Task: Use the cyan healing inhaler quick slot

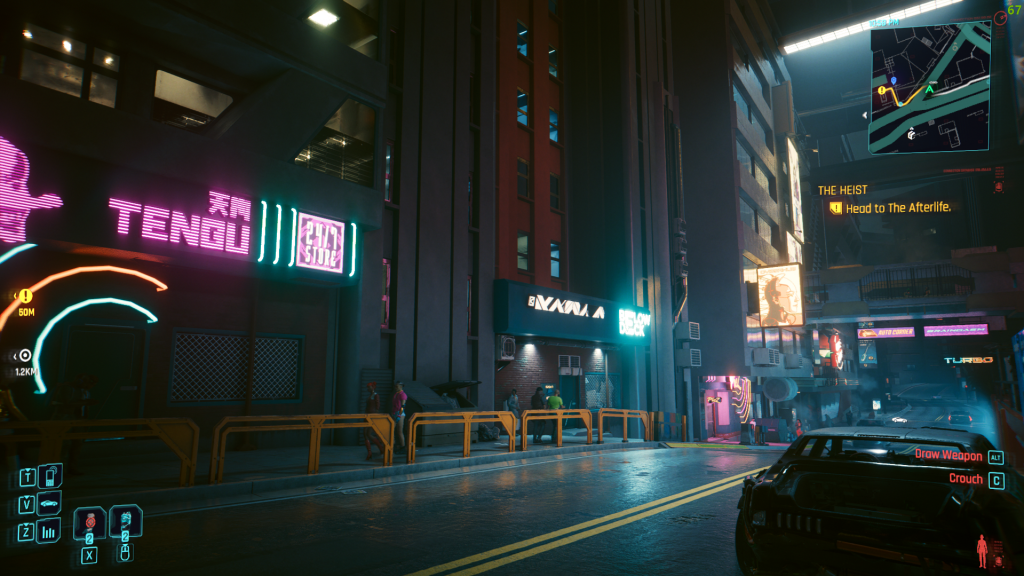Action: [x=125, y=522]
